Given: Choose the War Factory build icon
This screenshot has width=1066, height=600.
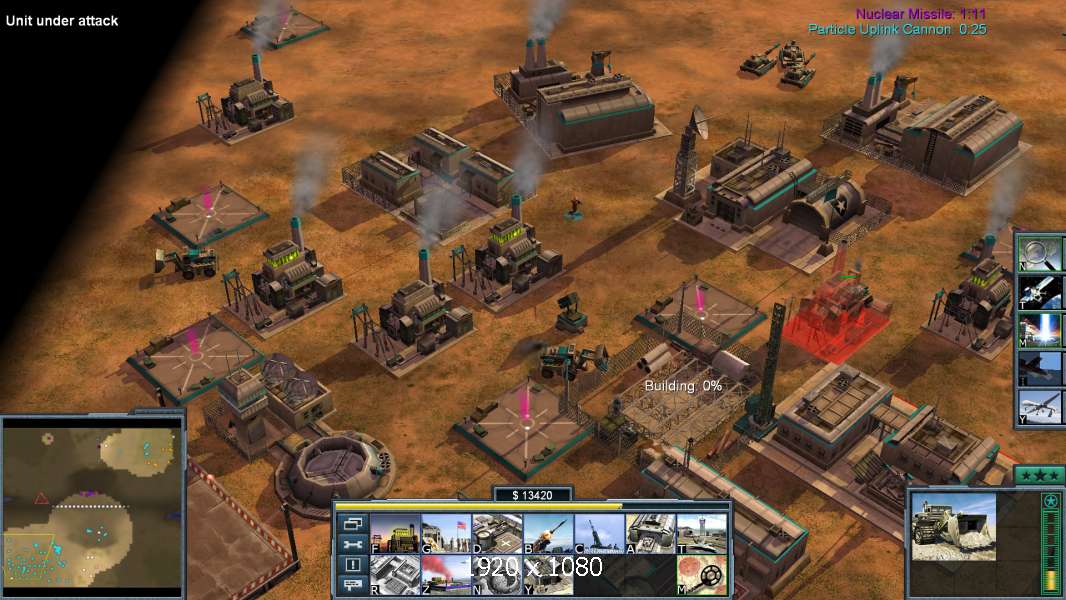Looking at the screenshot, I should point(650,534).
